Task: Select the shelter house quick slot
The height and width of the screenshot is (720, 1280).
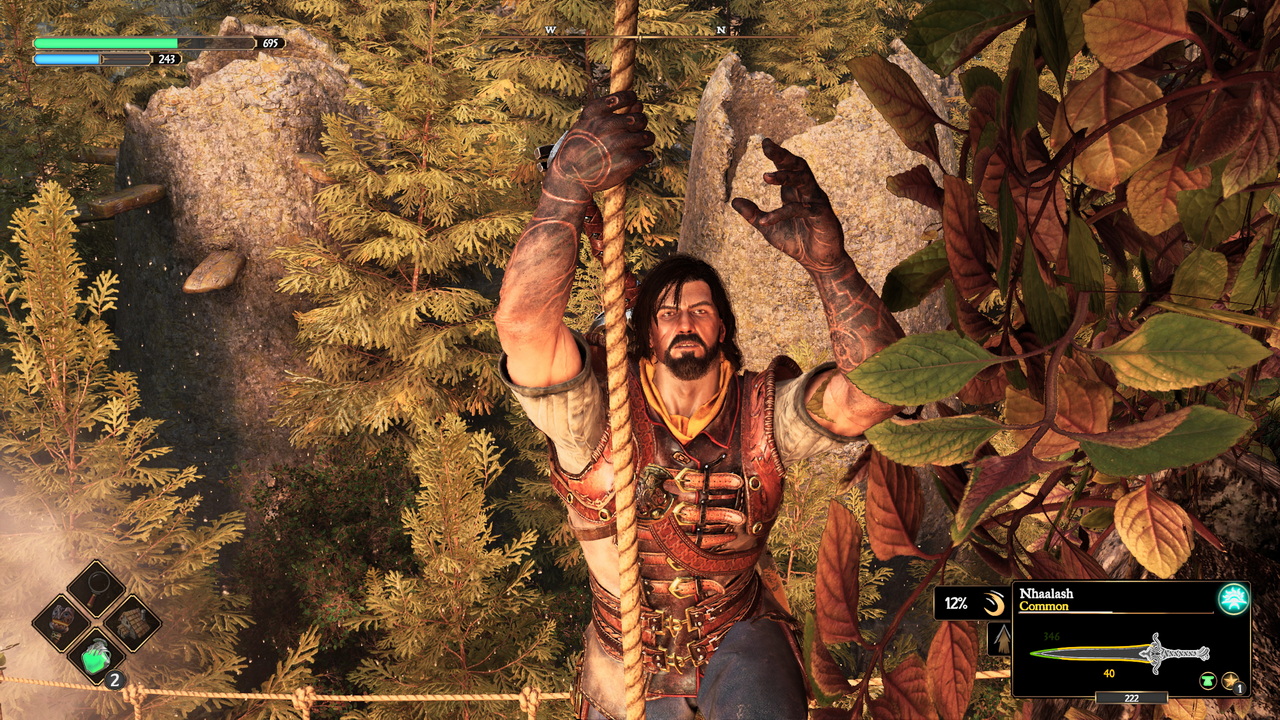Action: [x=132, y=623]
